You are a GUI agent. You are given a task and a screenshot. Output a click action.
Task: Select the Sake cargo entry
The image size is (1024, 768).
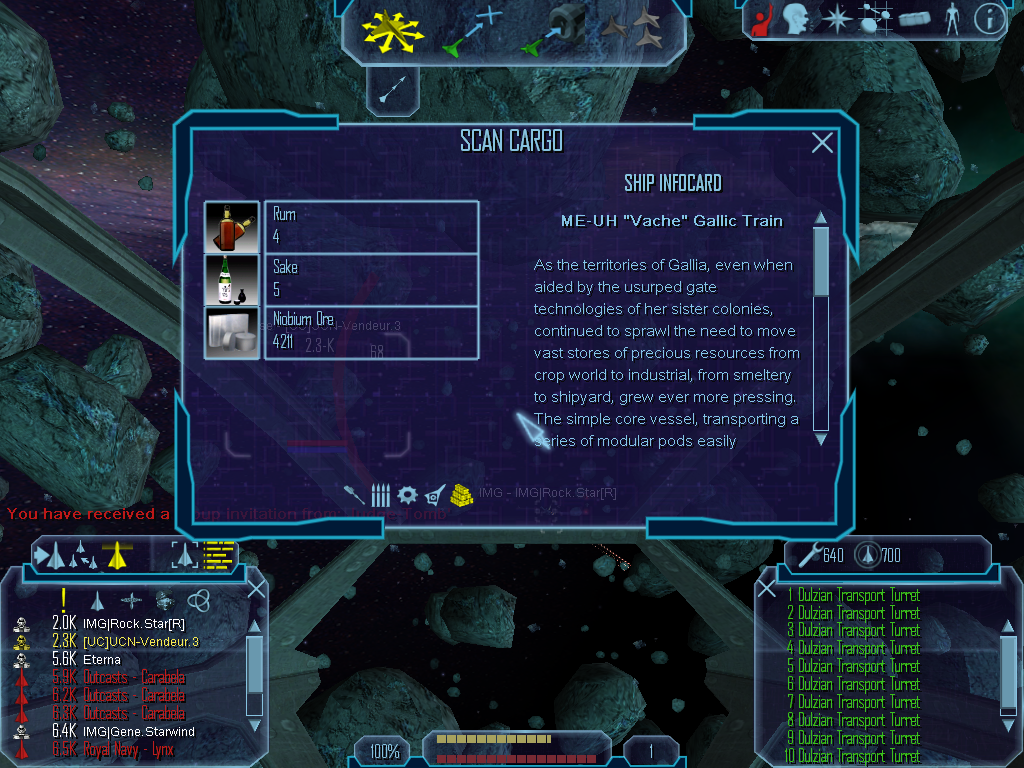click(341, 279)
